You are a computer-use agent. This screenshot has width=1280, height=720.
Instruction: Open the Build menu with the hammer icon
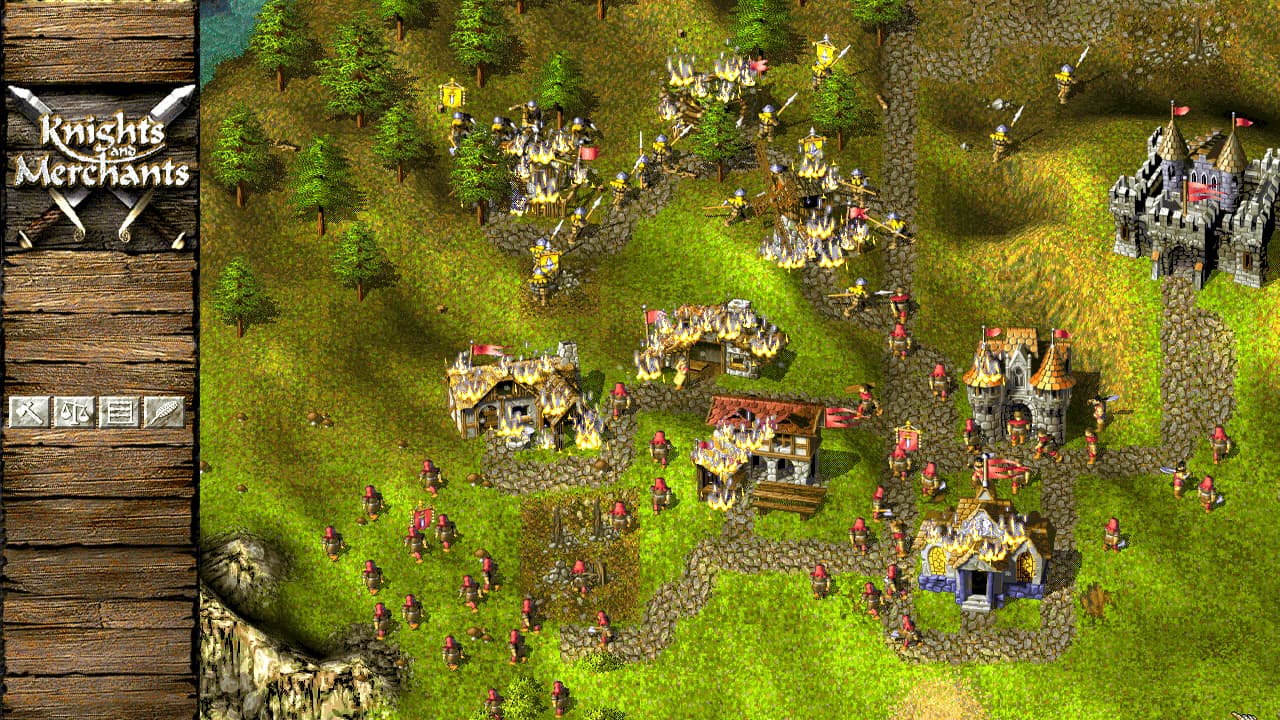coord(30,412)
